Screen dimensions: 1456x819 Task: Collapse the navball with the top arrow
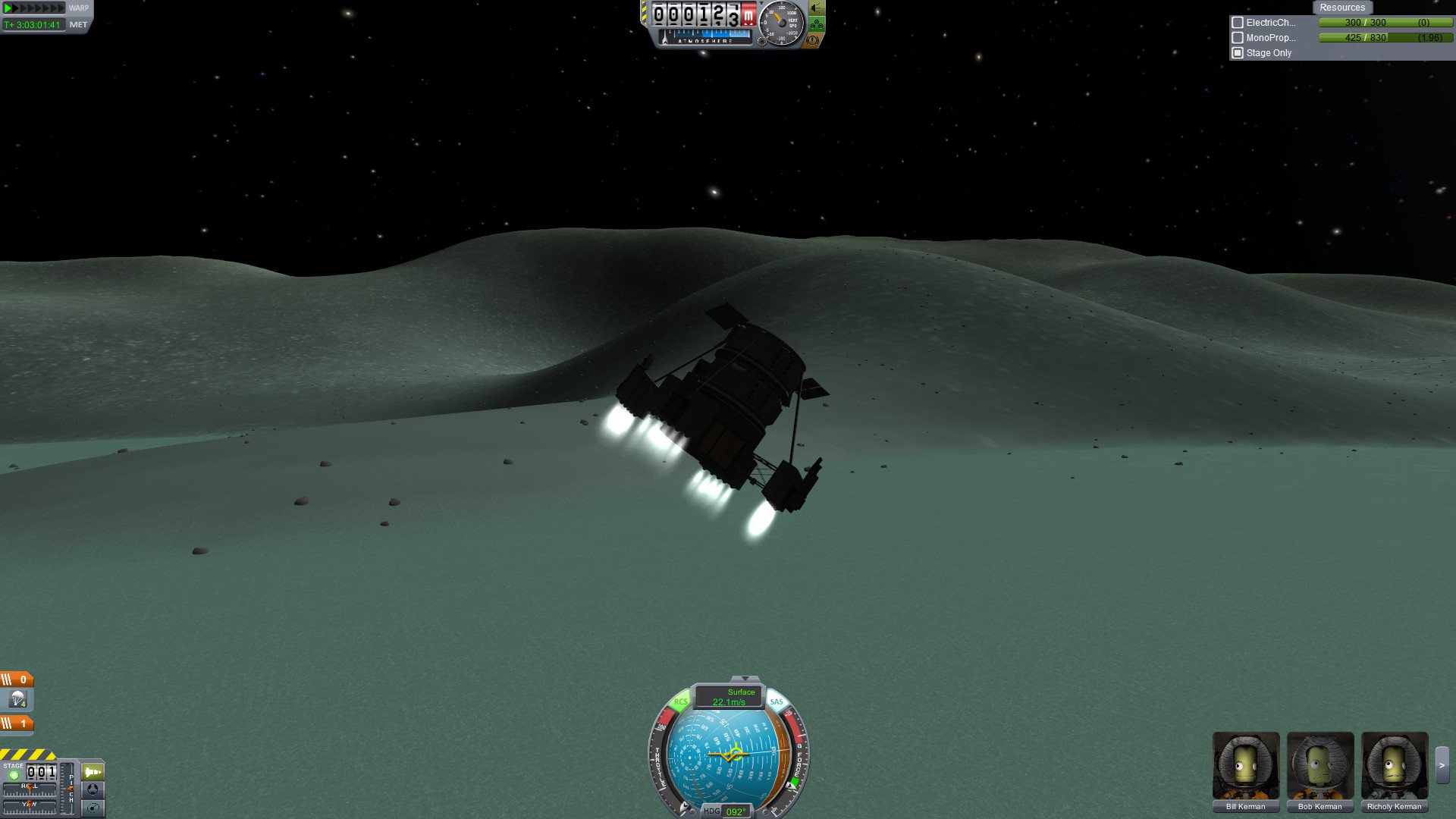(745, 679)
